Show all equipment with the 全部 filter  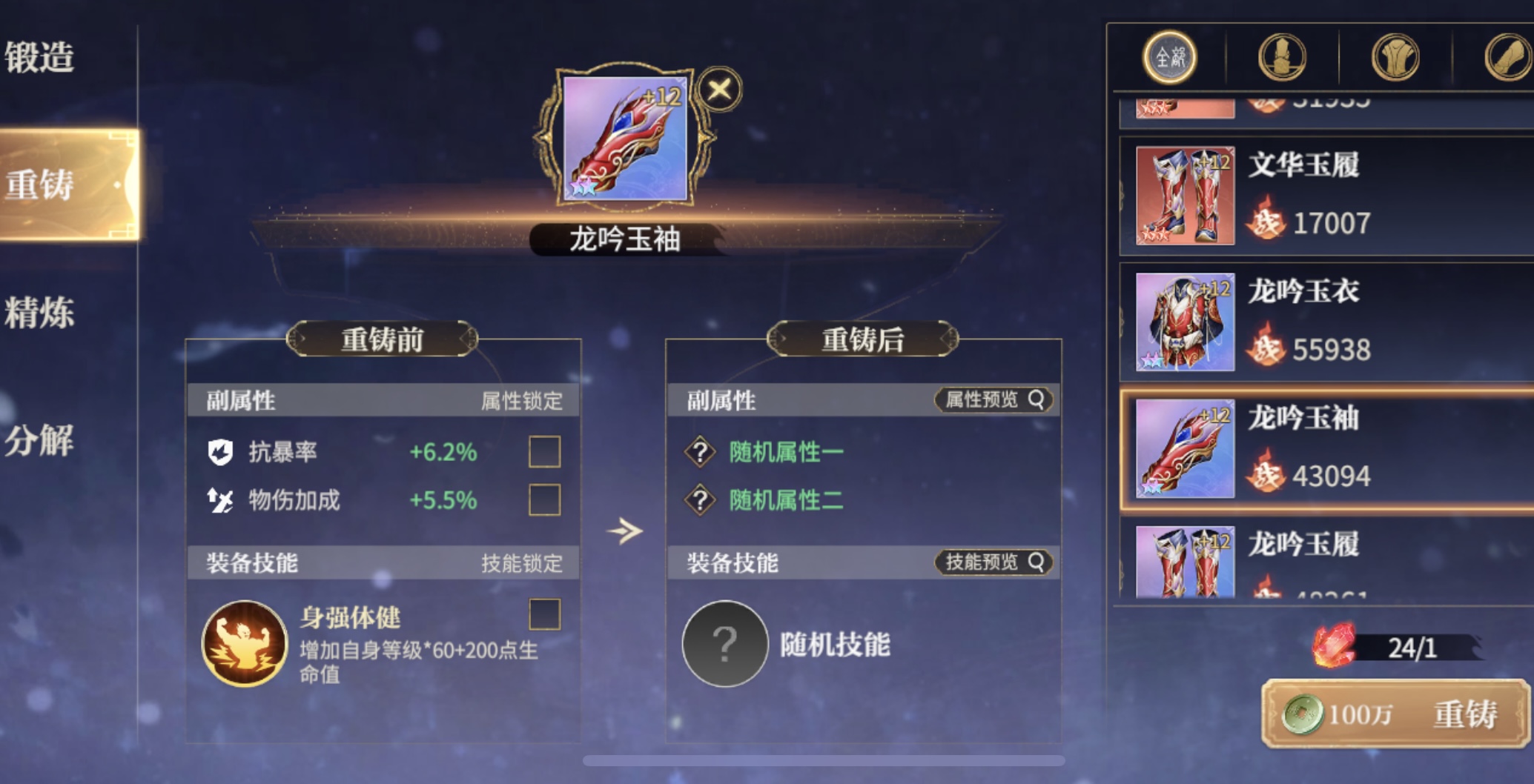[x=1169, y=57]
